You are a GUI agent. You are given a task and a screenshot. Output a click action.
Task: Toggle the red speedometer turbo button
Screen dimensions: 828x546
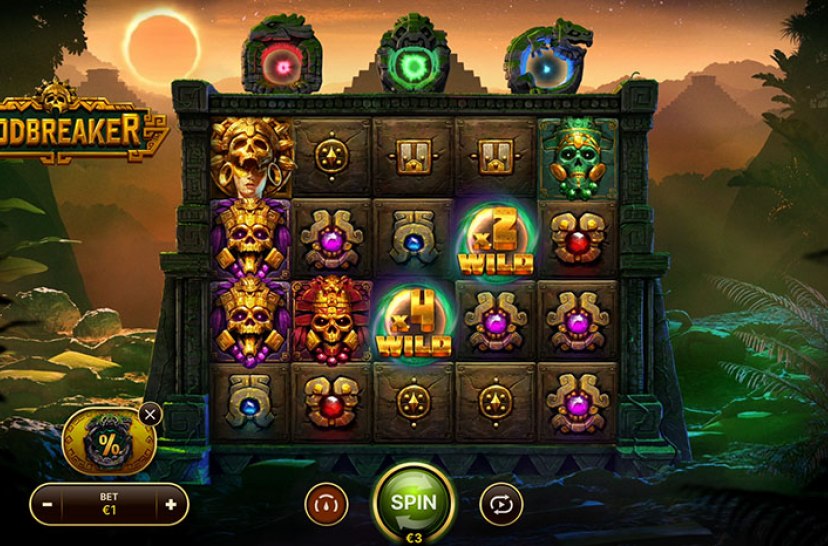tap(326, 505)
